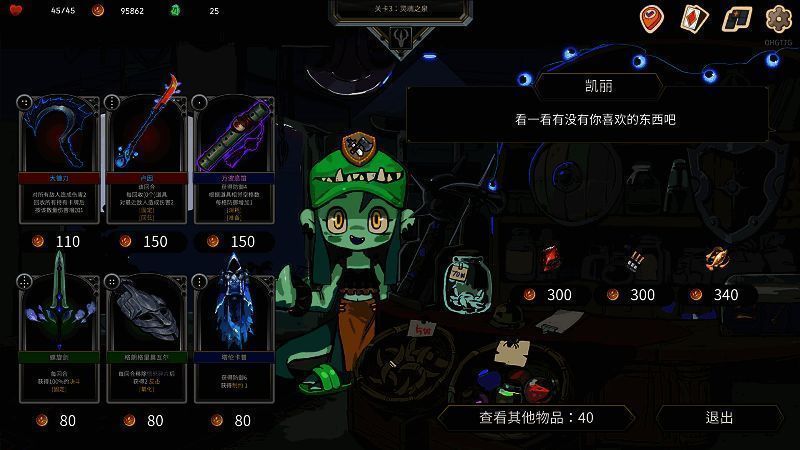Exit the shop with 退出

(719, 417)
